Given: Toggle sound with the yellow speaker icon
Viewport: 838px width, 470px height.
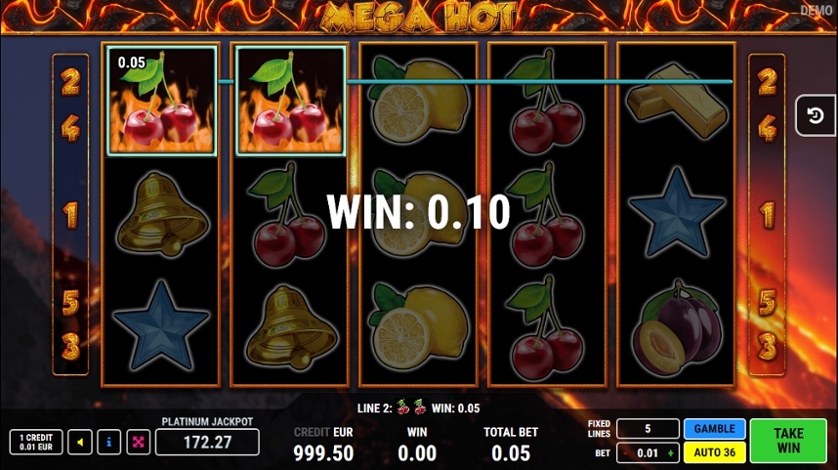Looking at the screenshot, I should (x=81, y=442).
